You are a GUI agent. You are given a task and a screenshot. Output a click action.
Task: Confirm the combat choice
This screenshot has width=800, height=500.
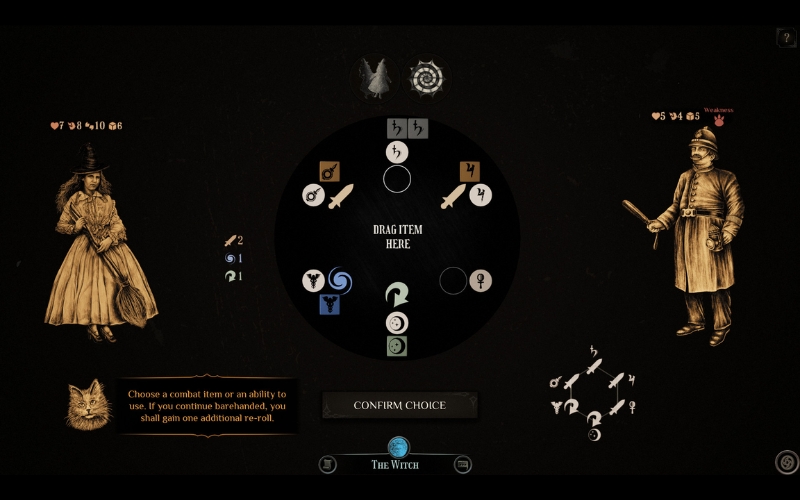399,405
